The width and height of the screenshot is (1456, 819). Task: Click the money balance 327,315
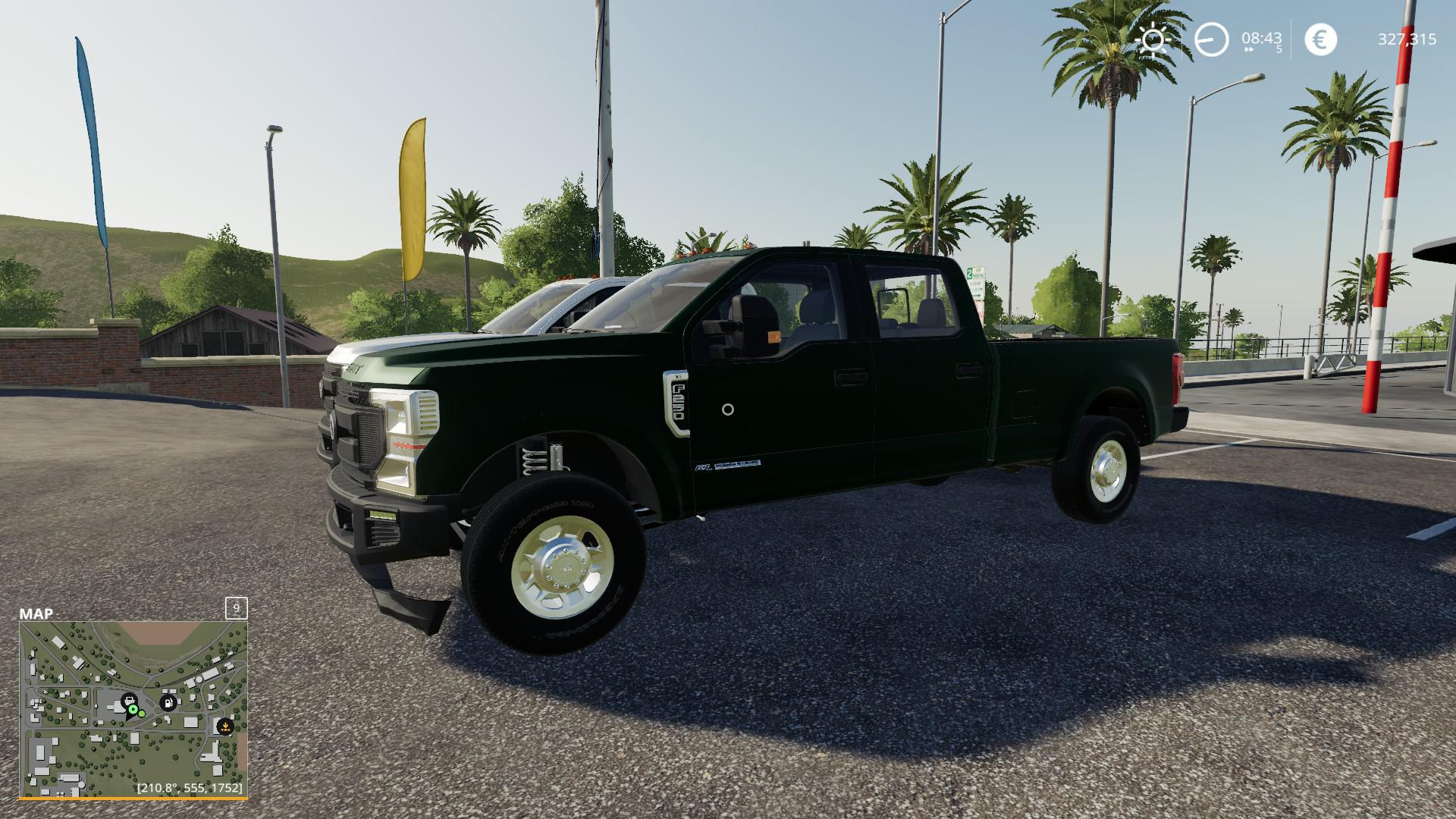tap(1408, 39)
